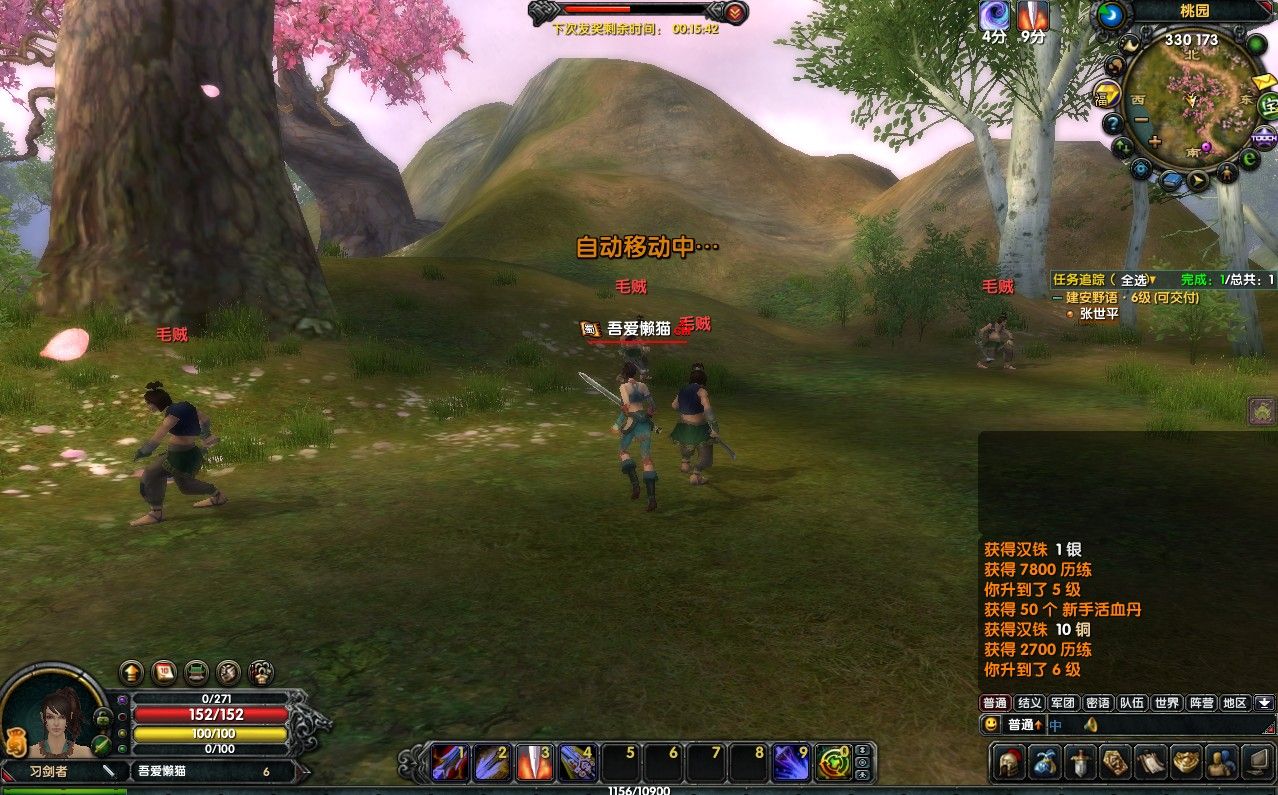Open the blue bag inventory icon
Viewport: 1278px width, 795px height.
click(1046, 762)
